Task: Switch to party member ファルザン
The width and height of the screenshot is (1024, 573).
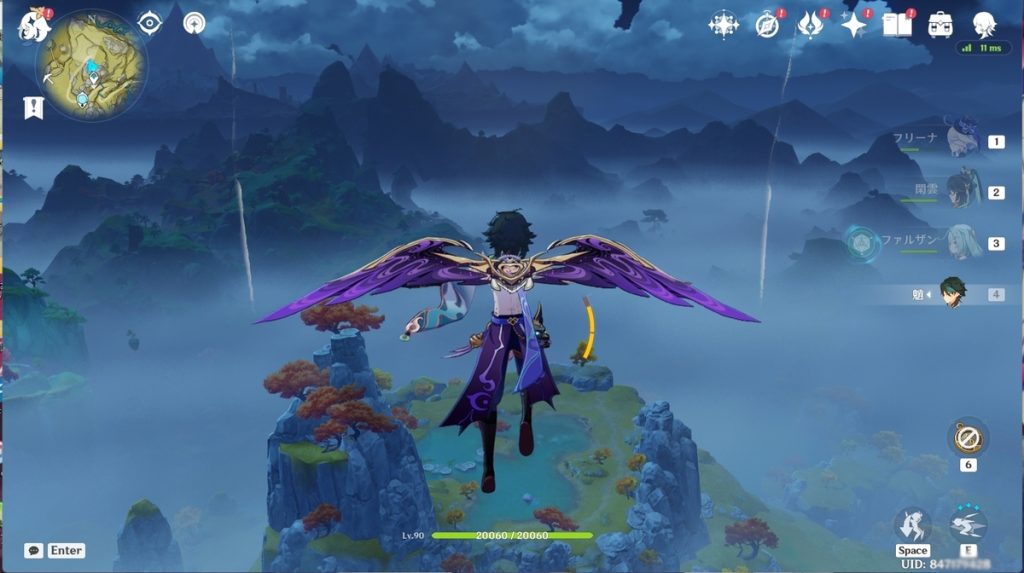Action: [x=962, y=242]
